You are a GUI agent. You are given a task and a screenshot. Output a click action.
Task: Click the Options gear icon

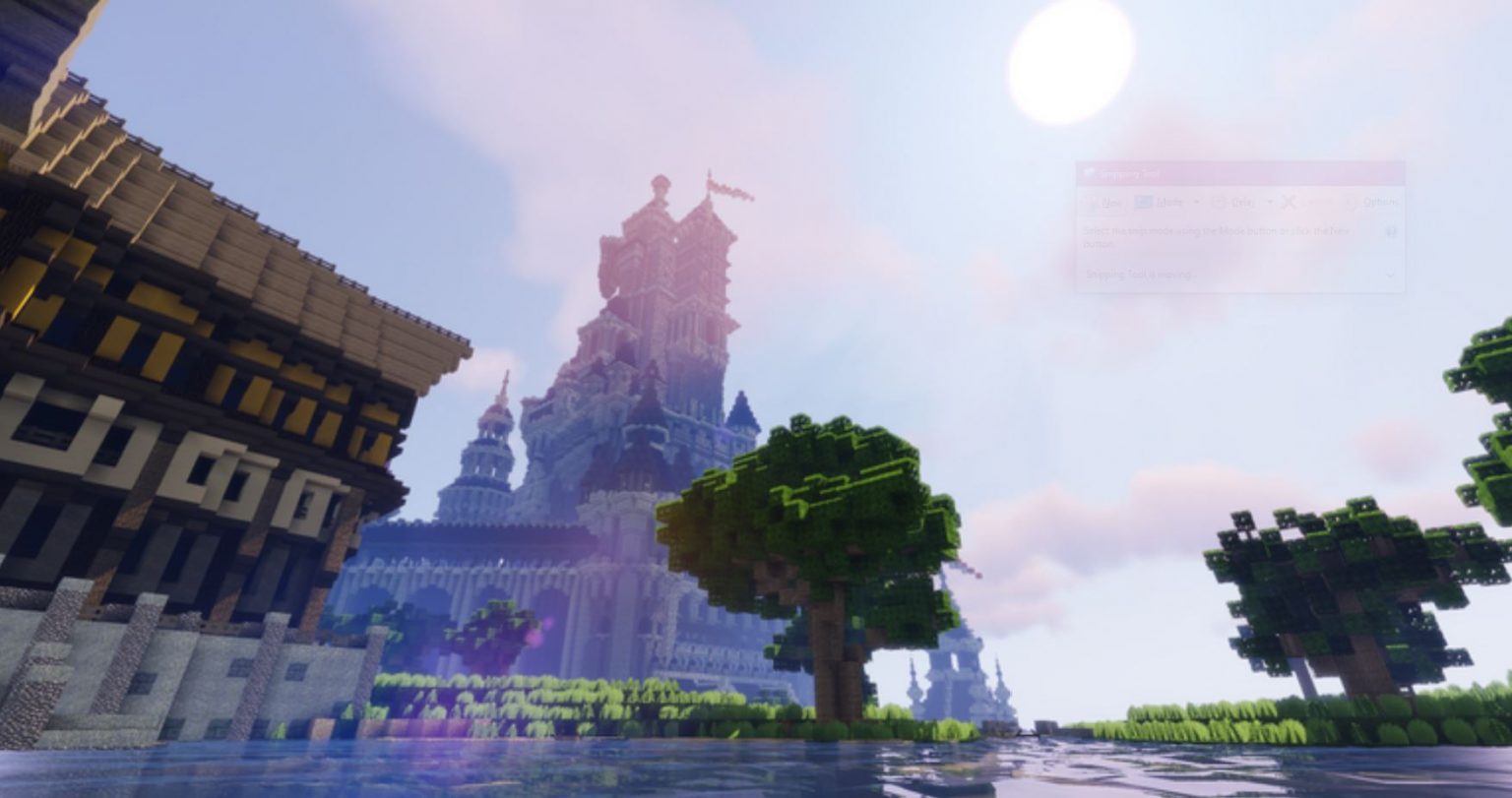(1353, 202)
